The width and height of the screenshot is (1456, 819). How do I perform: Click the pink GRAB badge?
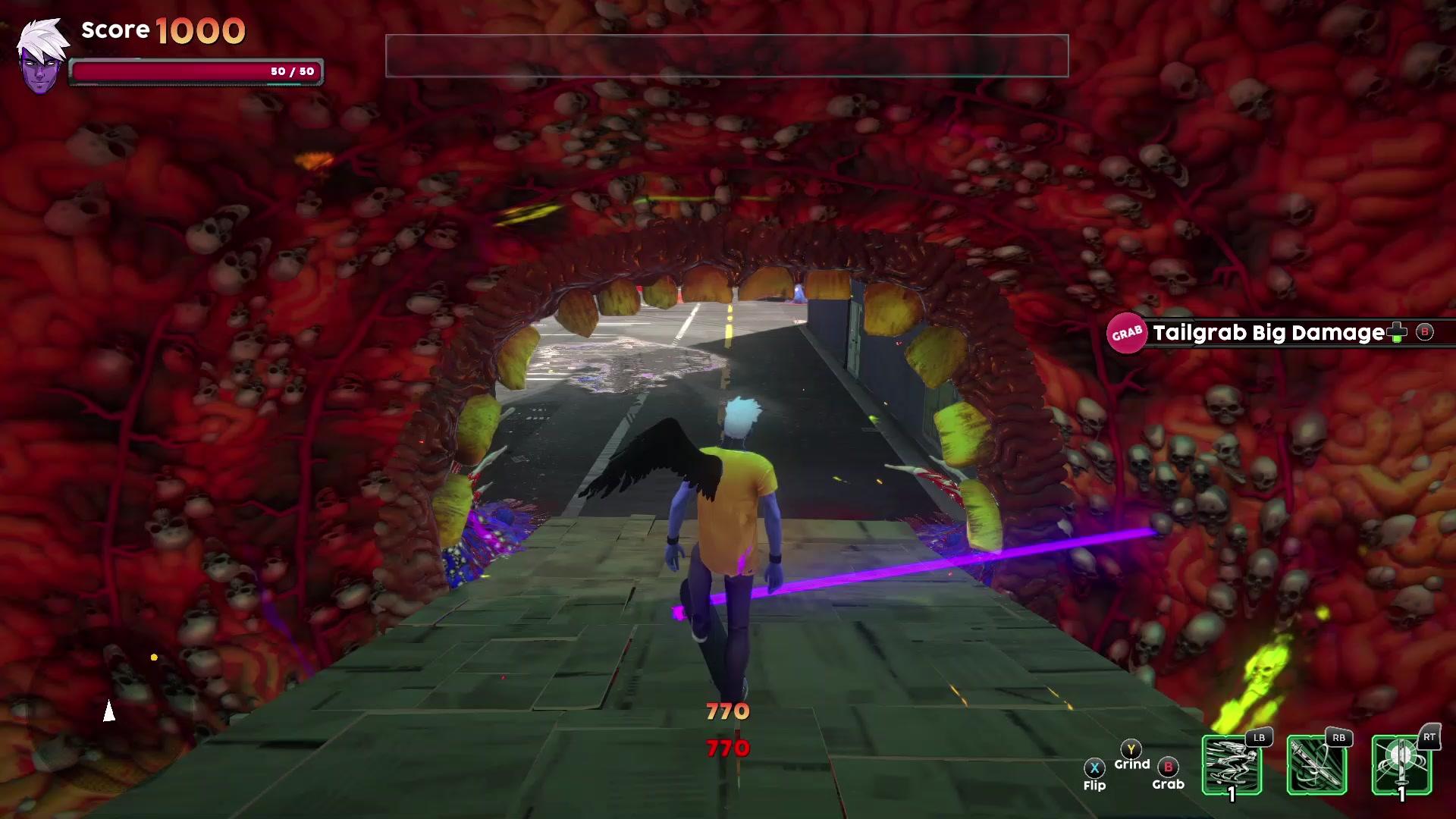coord(1126,332)
